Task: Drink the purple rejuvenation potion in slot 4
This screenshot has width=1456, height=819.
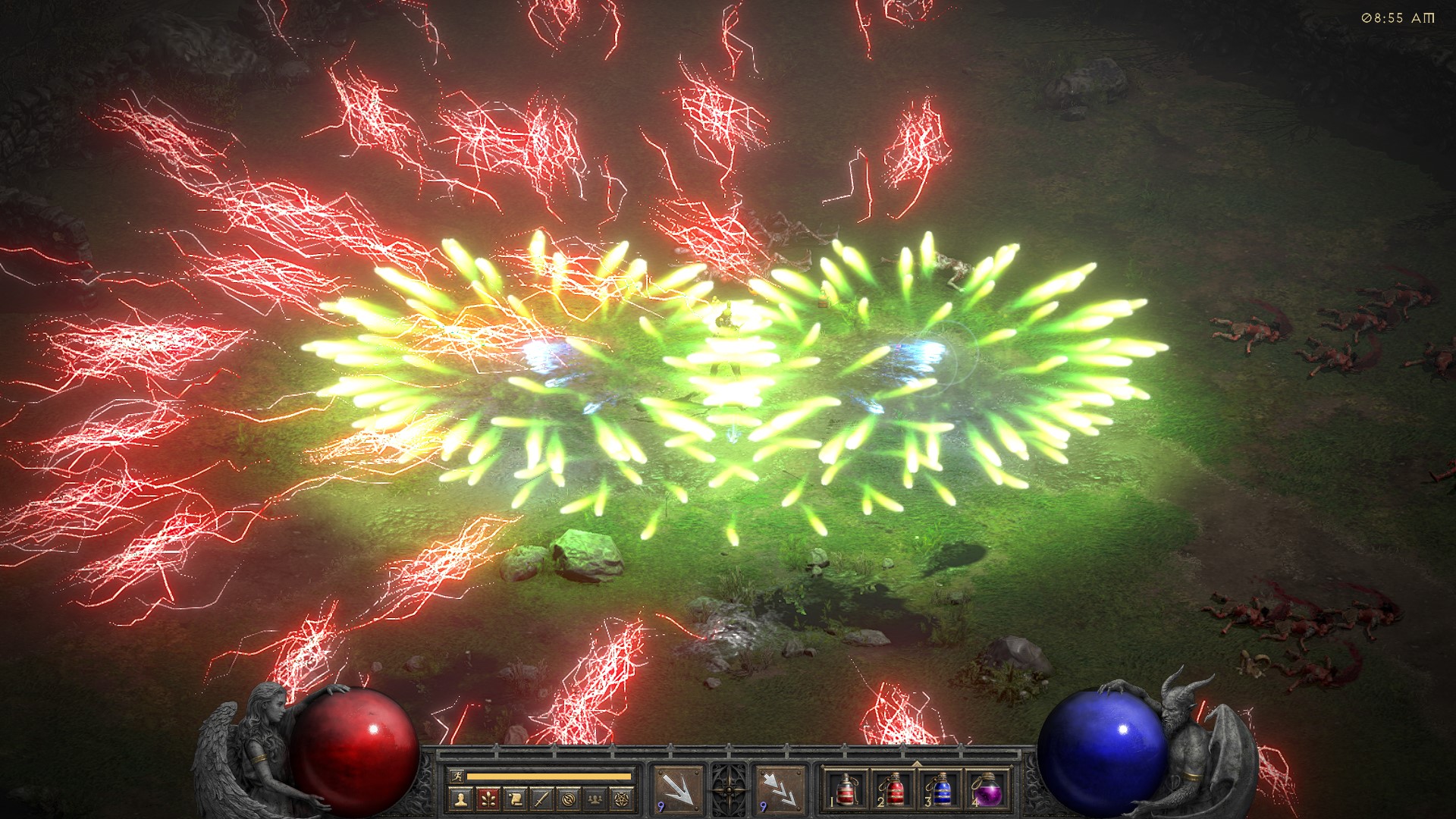Action: [x=987, y=790]
